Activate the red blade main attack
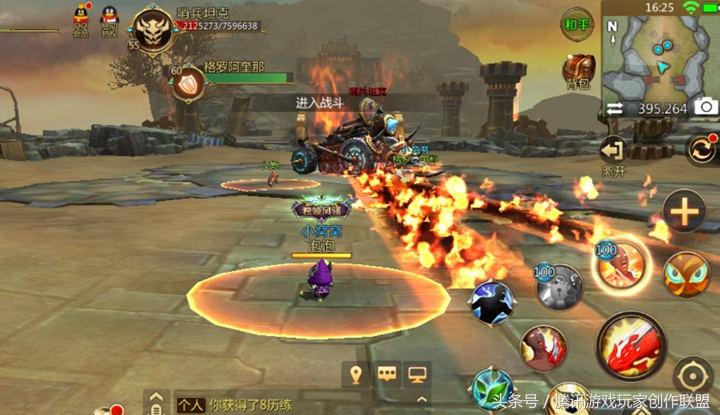The height and width of the screenshot is (415, 720). (x=629, y=345)
